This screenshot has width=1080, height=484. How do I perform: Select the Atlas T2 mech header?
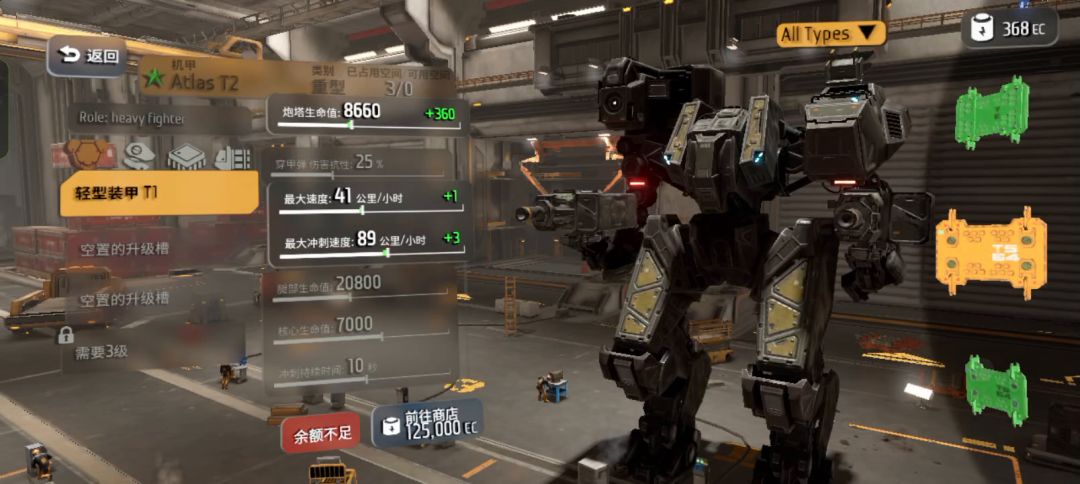[203, 80]
